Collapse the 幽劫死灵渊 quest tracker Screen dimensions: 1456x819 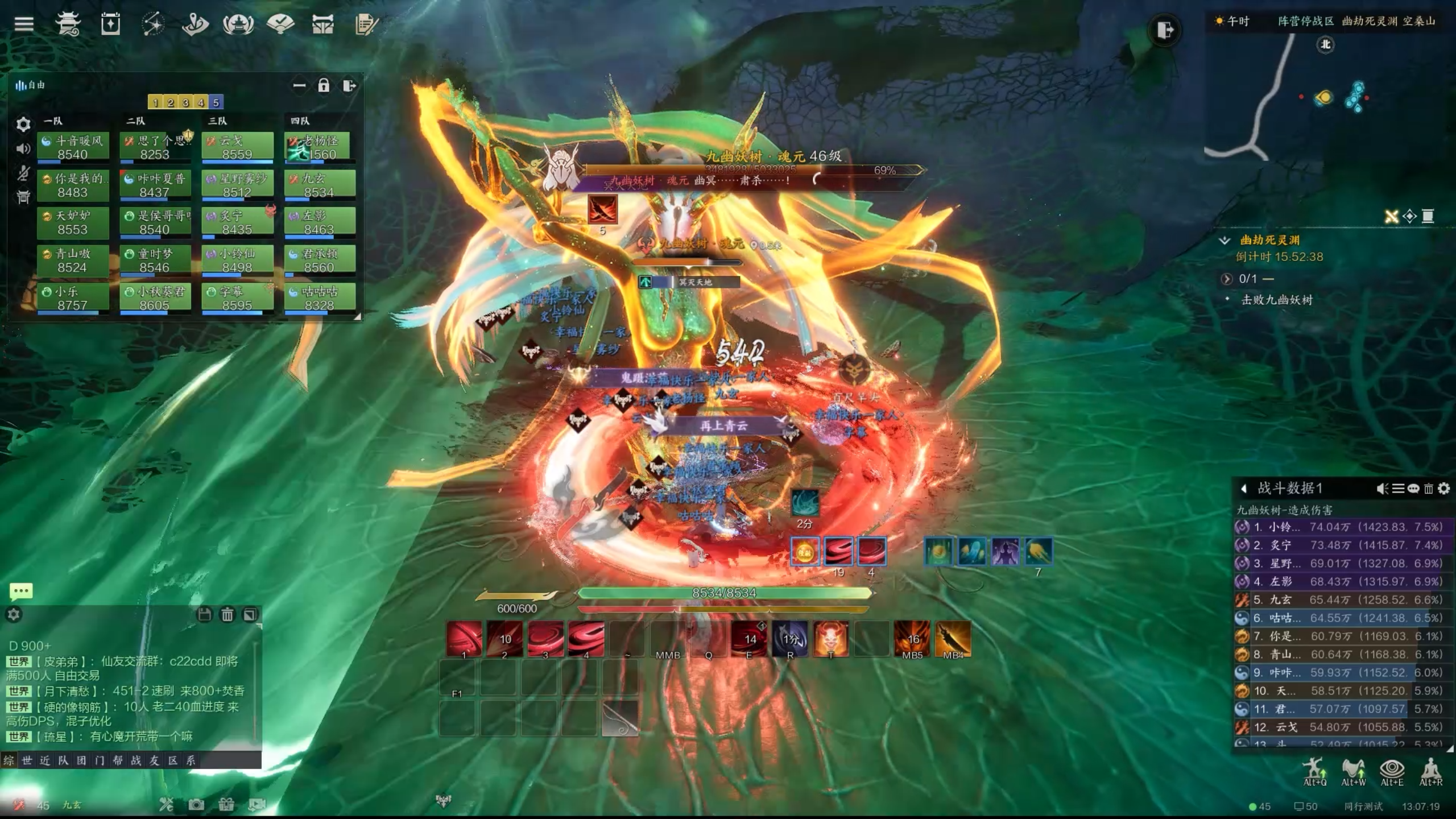(1225, 241)
